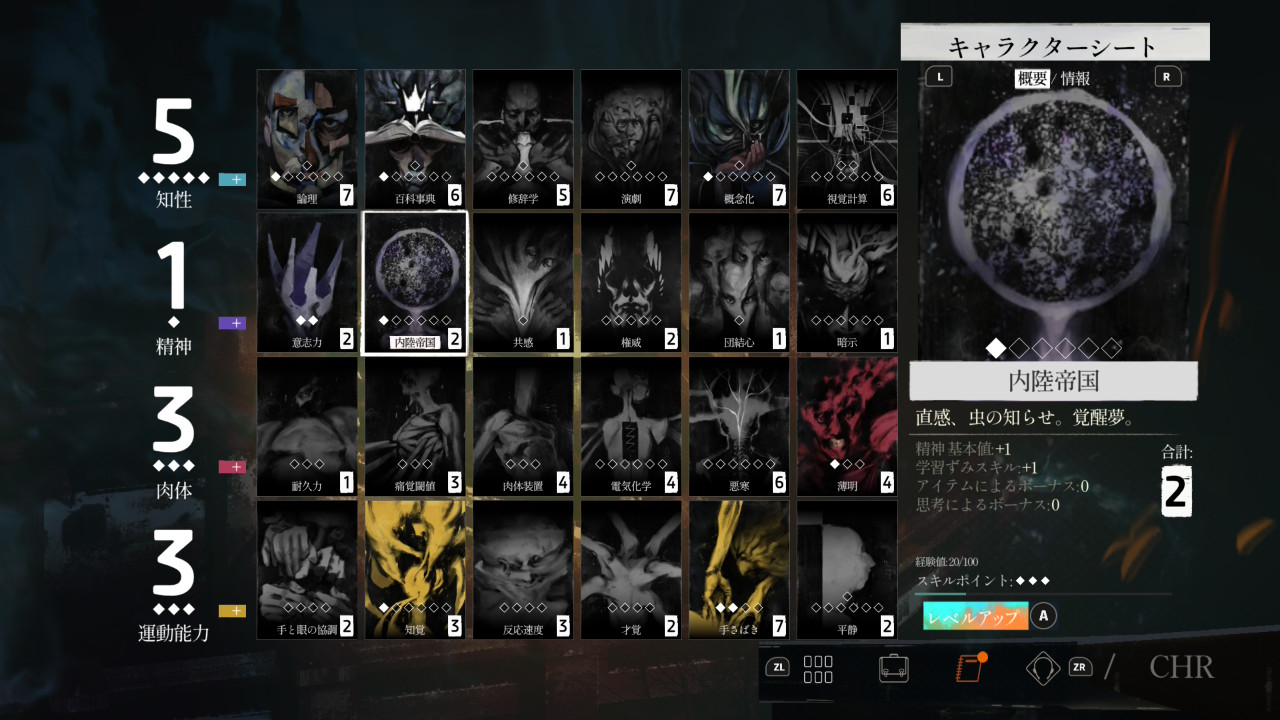This screenshot has width=1280, height=720.
Task: Click the purple plus button for 精神
Action: pos(232,323)
